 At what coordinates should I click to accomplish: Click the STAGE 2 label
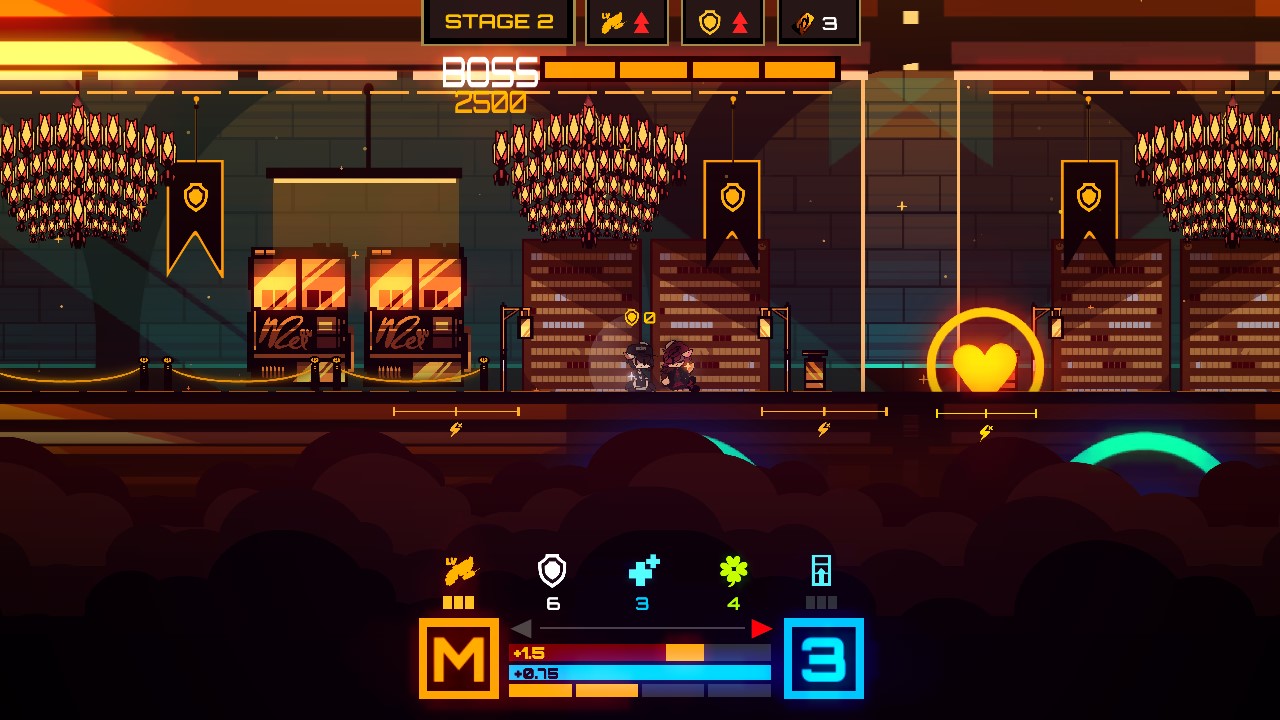click(x=498, y=20)
